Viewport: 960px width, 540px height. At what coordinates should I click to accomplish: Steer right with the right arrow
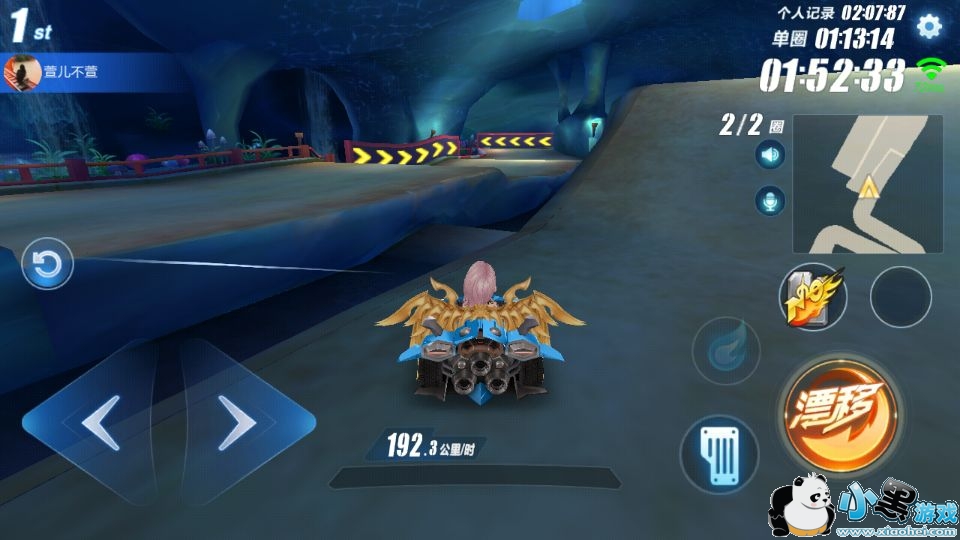[x=236, y=423]
